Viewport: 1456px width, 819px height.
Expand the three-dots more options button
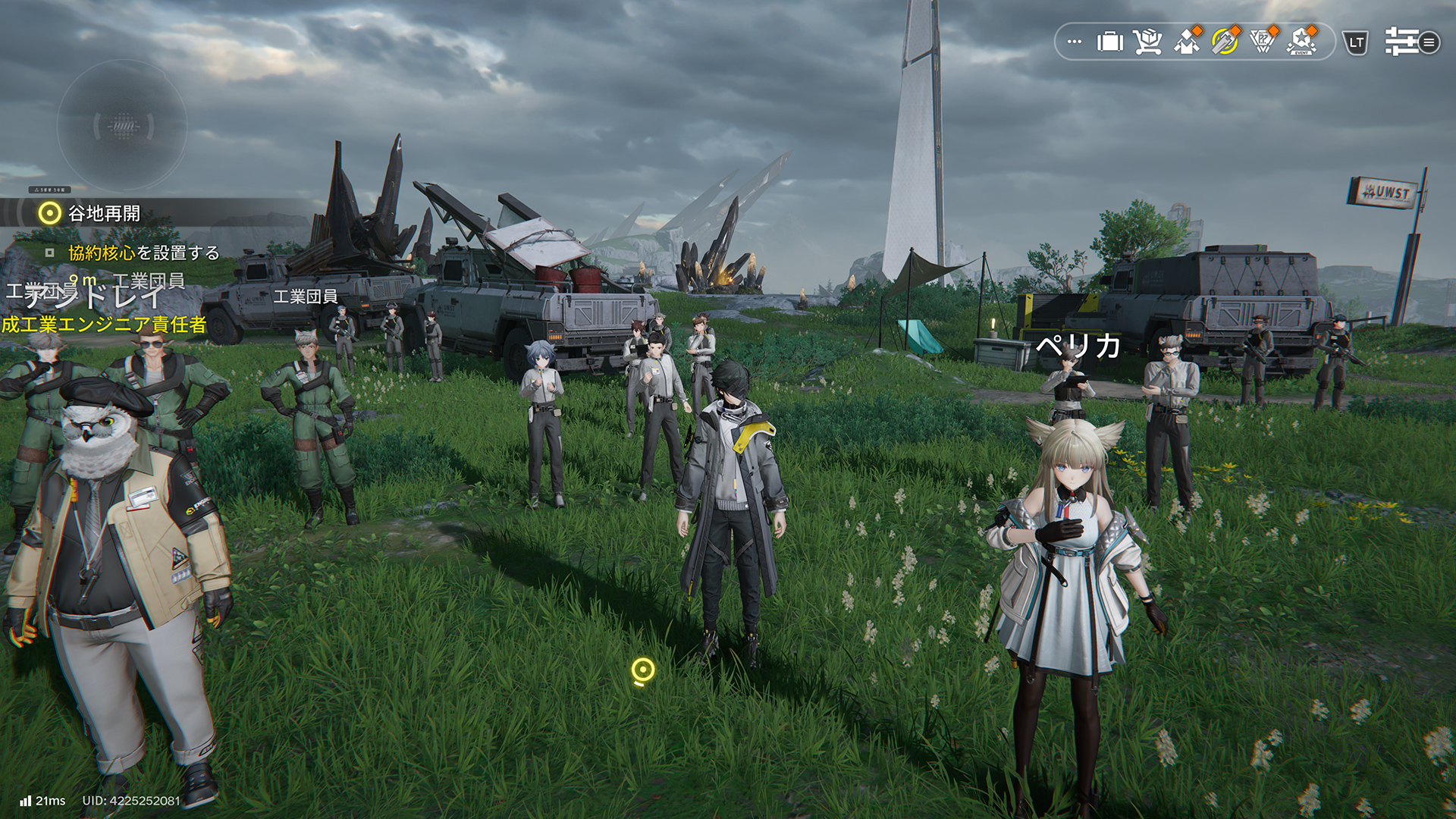coord(1074,42)
